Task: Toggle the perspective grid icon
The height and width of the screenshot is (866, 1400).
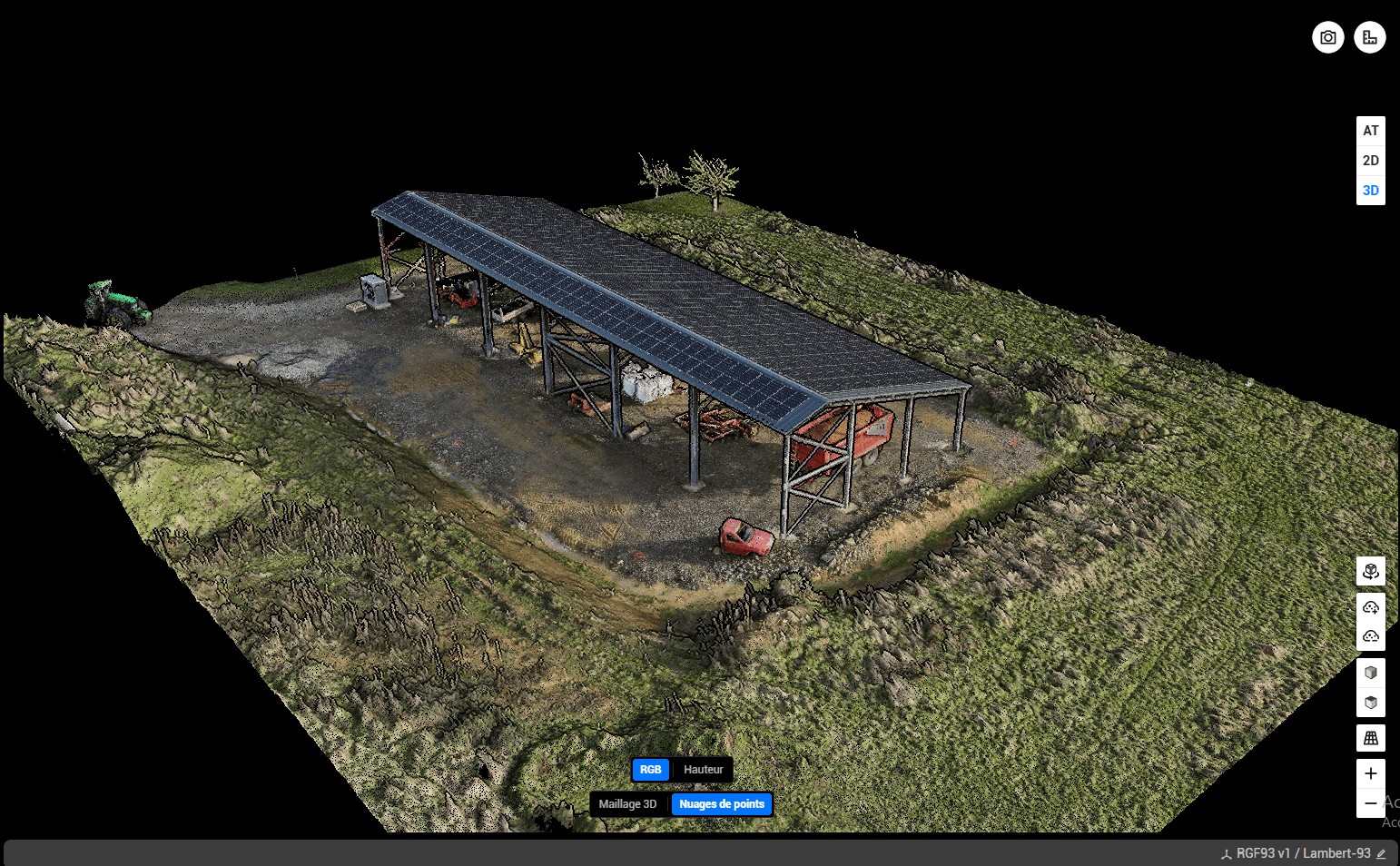Action: 1370,738
